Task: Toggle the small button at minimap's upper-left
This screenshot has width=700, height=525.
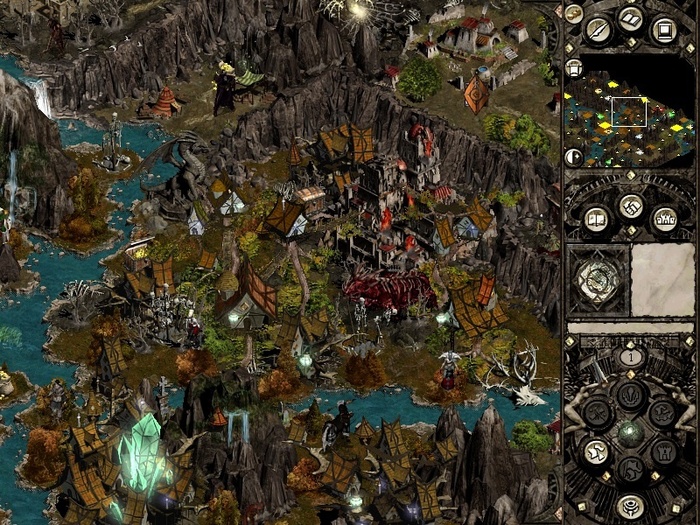Action: click(574, 68)
